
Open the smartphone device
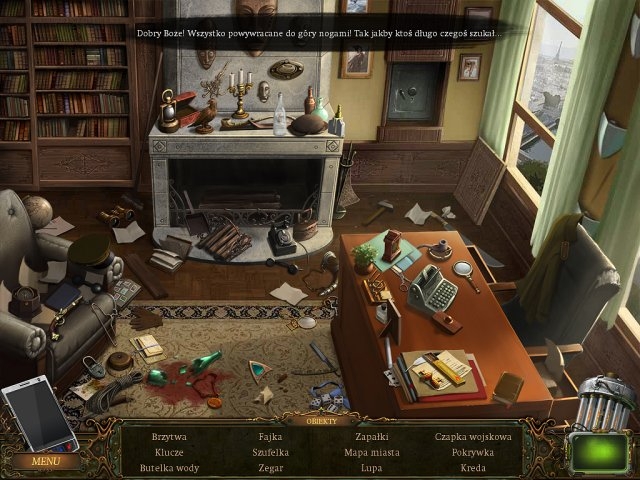pos(38,415)
